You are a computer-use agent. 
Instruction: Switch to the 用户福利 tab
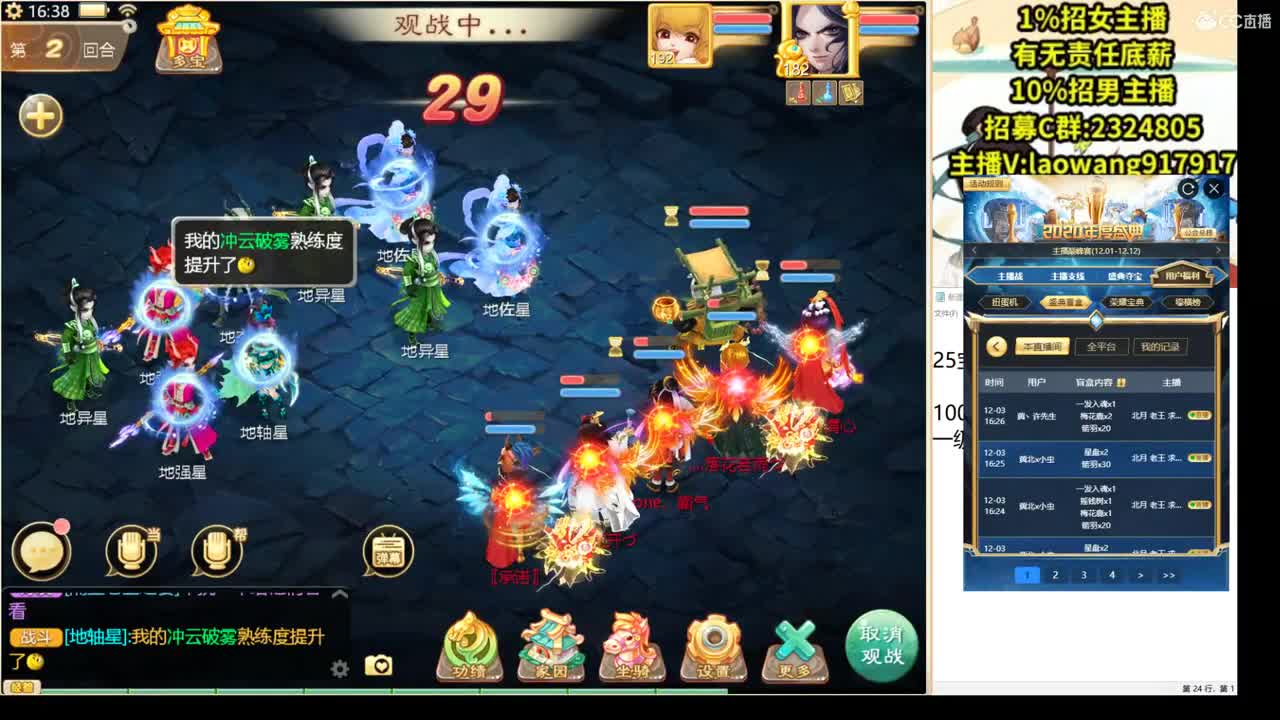click(1184, 277)
